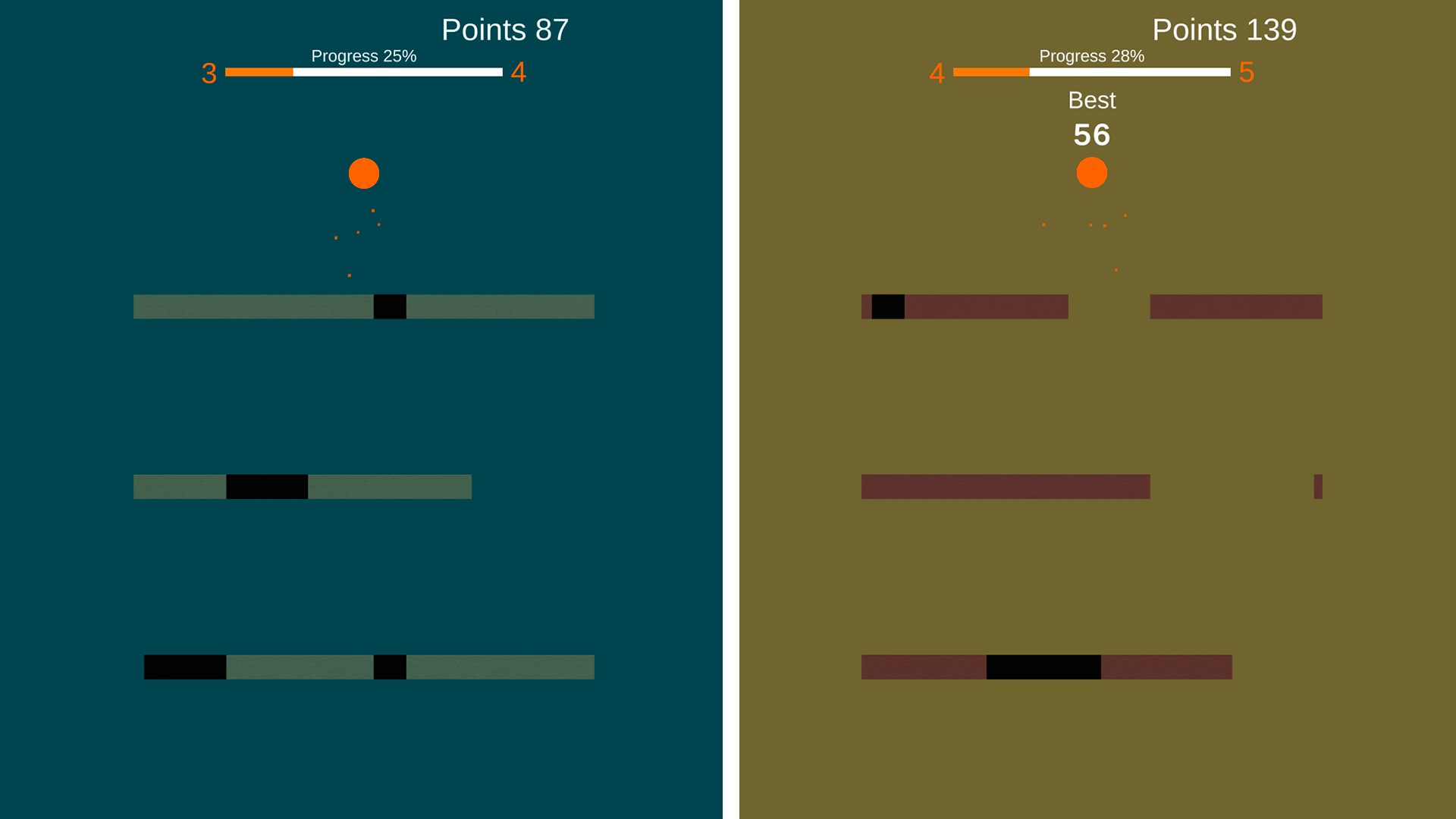Click the long middle brown platform on the olive side
This screenshot has width=1456, height=819.
1005,486
